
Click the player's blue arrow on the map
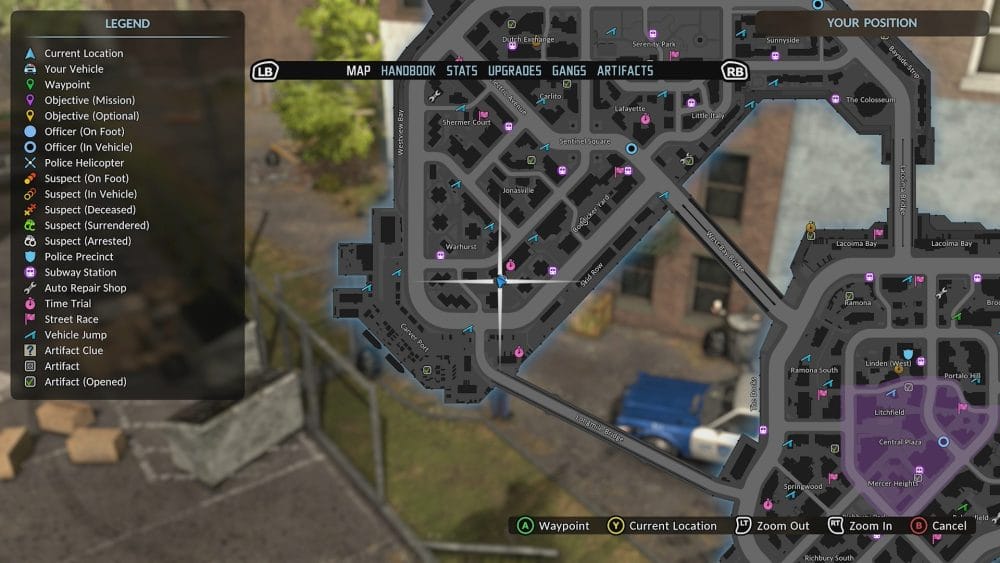501,281
